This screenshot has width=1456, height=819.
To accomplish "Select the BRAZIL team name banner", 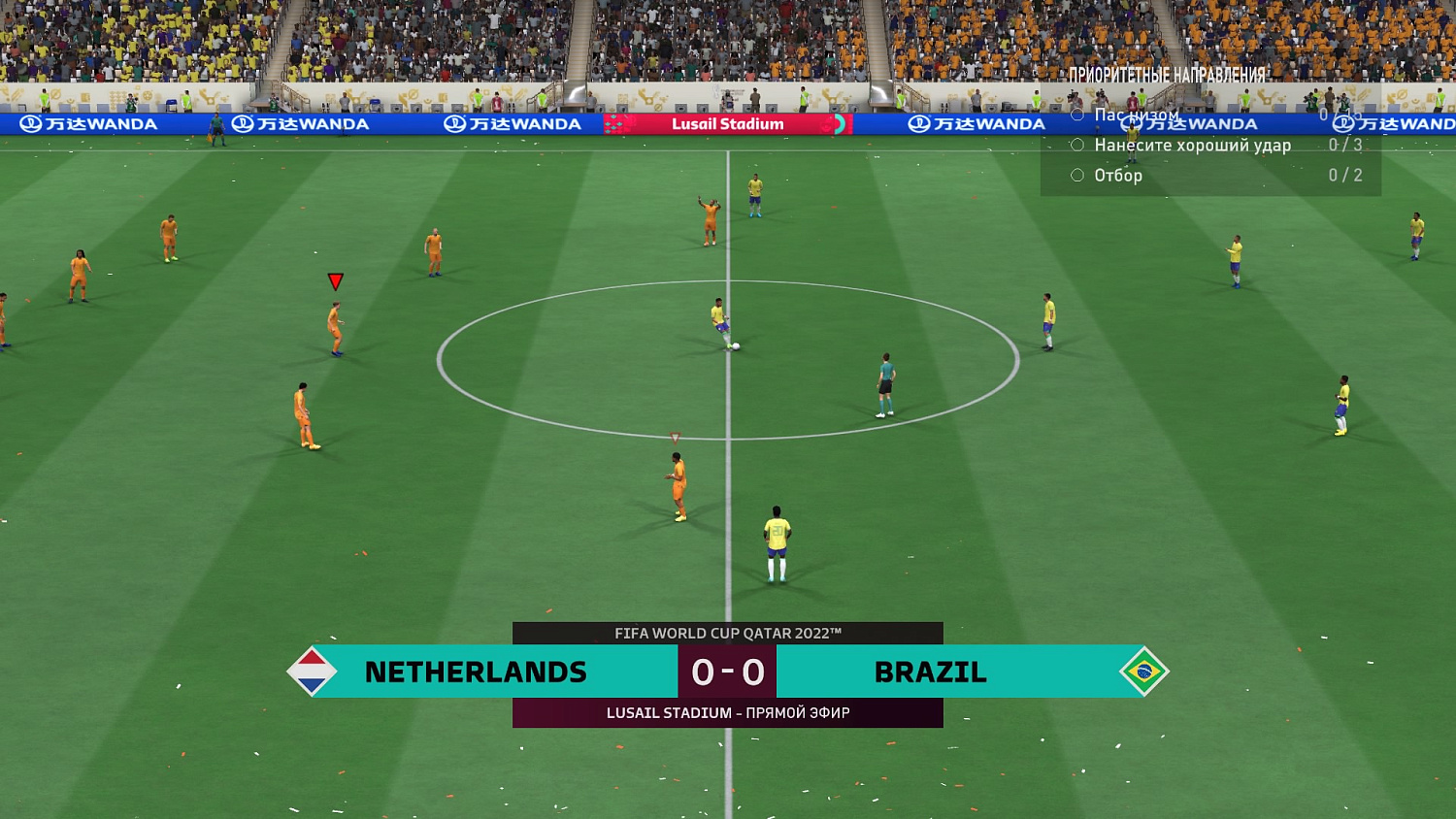I will pos(930,672).
